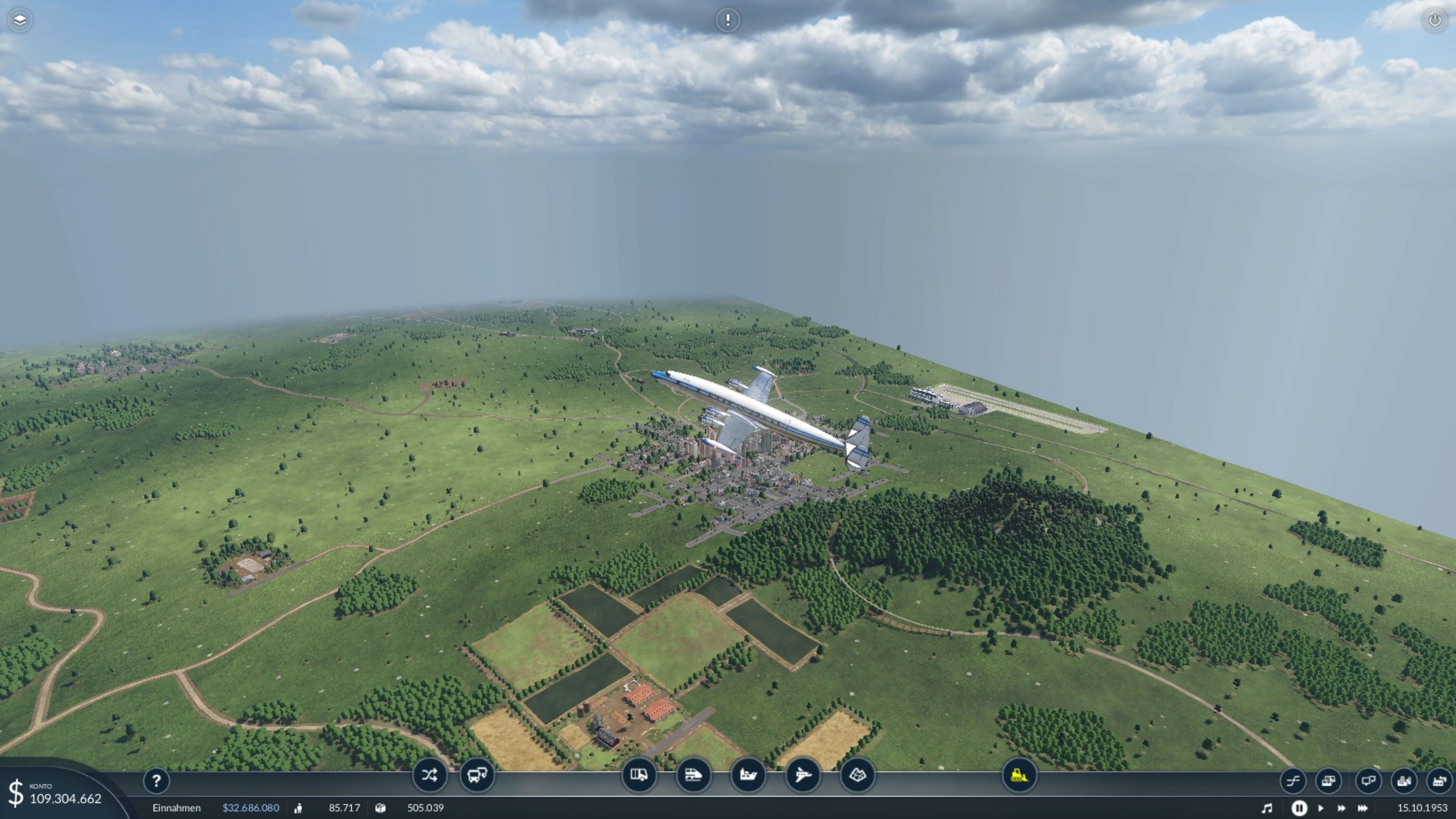The height and width of the screenshot is (819, 1456).
Task: Open the airplane construction menu
Action: click(x=803, y=774)
